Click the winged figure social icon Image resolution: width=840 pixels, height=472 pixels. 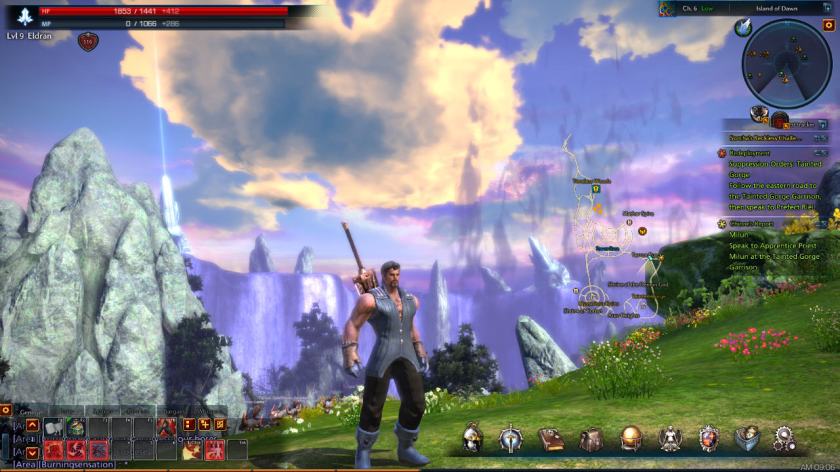669,438
